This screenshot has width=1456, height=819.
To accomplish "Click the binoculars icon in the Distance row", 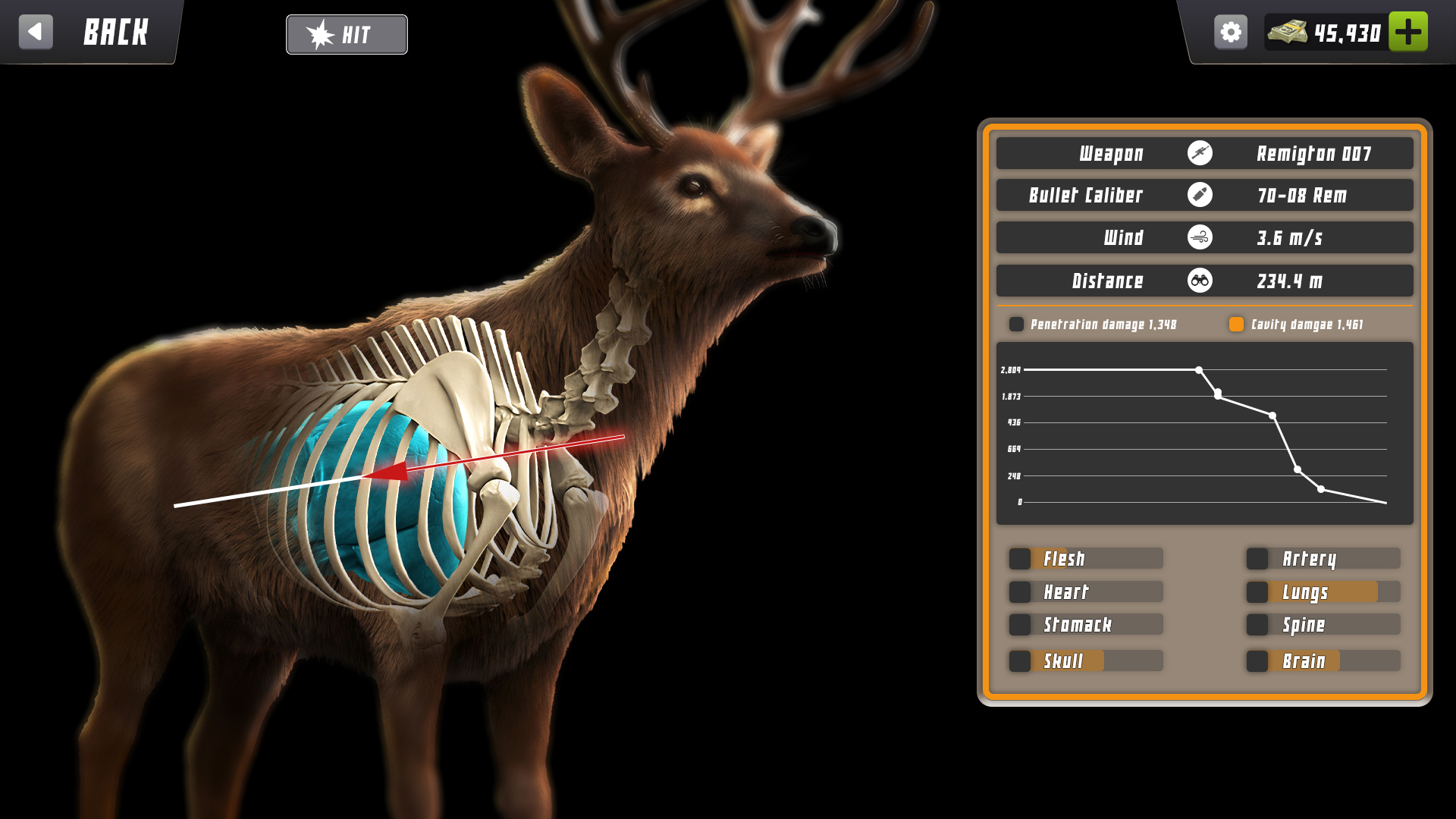I will click(x=1200, y=281).
